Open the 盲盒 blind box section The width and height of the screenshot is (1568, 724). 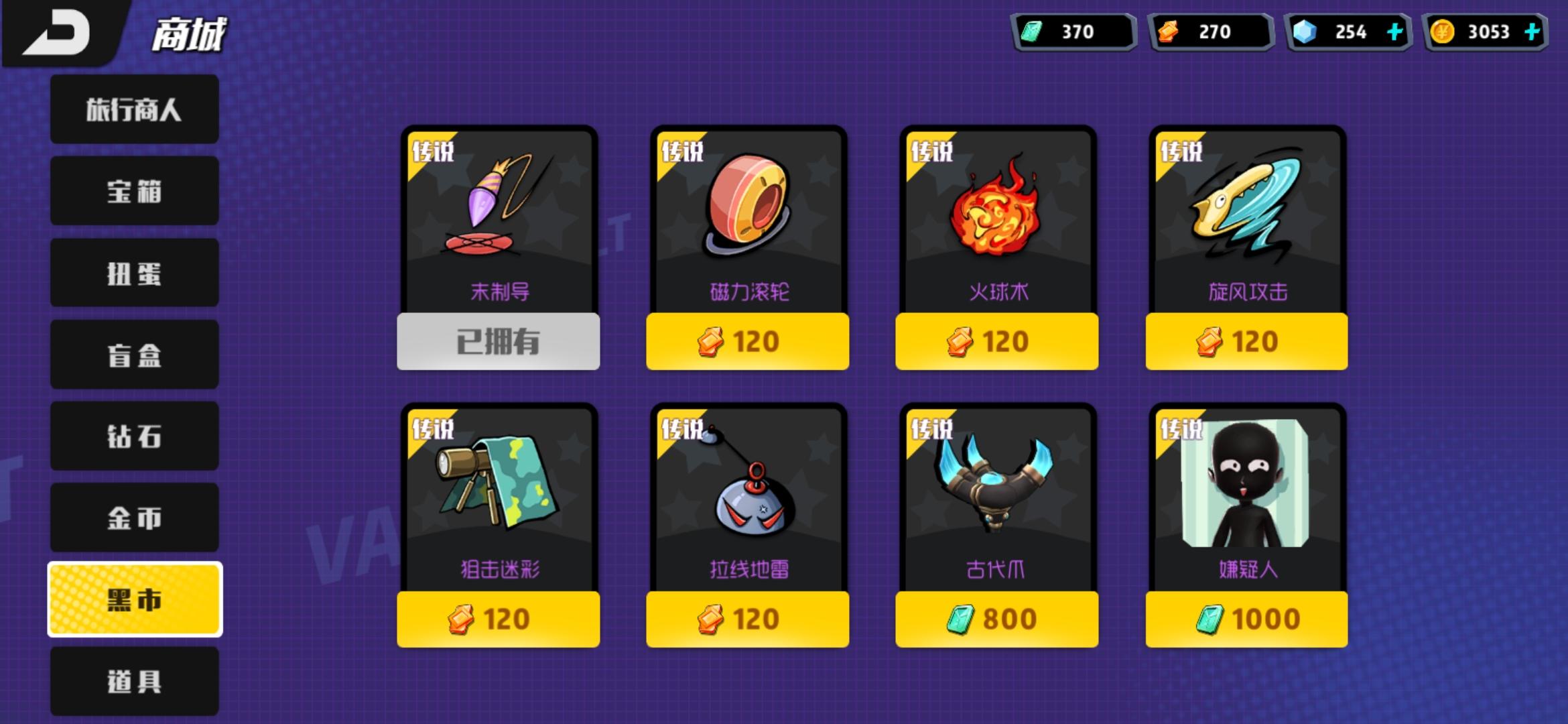[133, 355]
